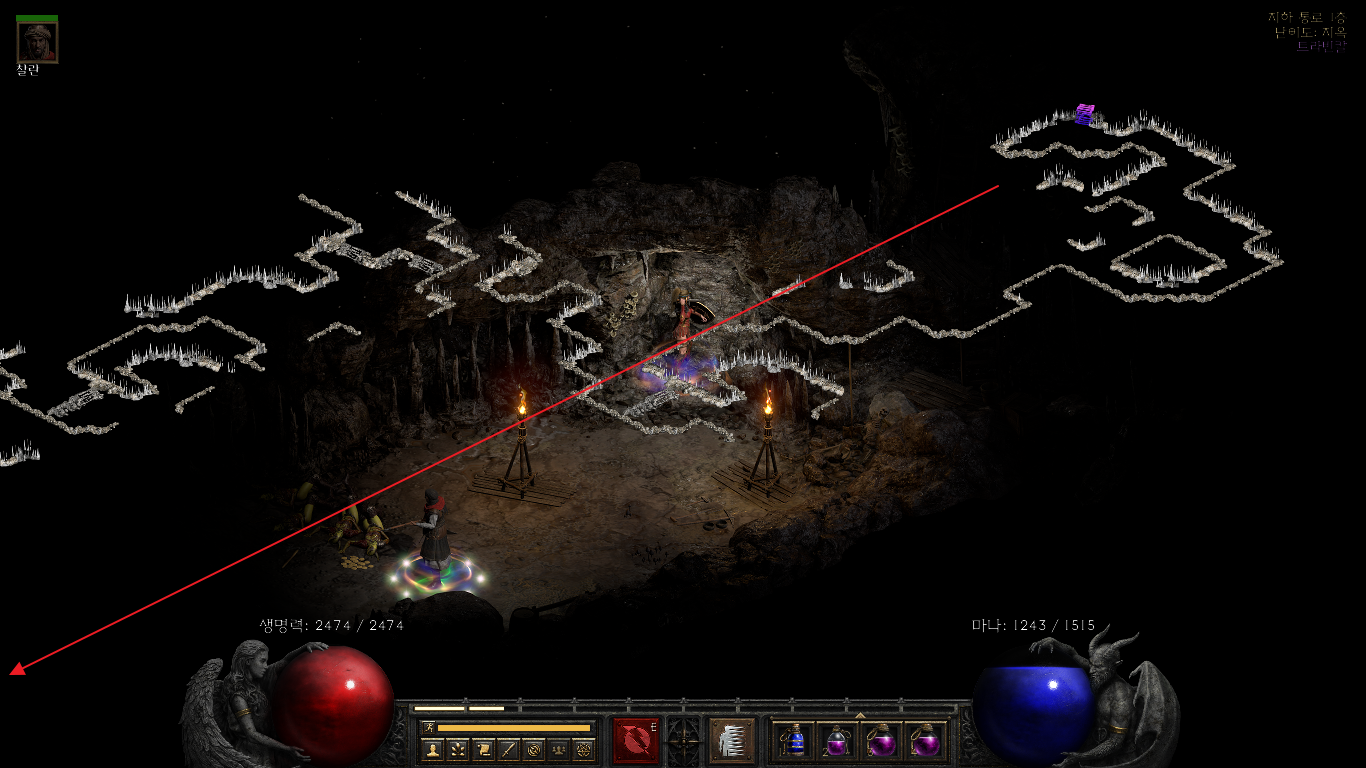
Task: Select the red left-click skill icon
Action: pyautogui.click(x=636, y=741)
